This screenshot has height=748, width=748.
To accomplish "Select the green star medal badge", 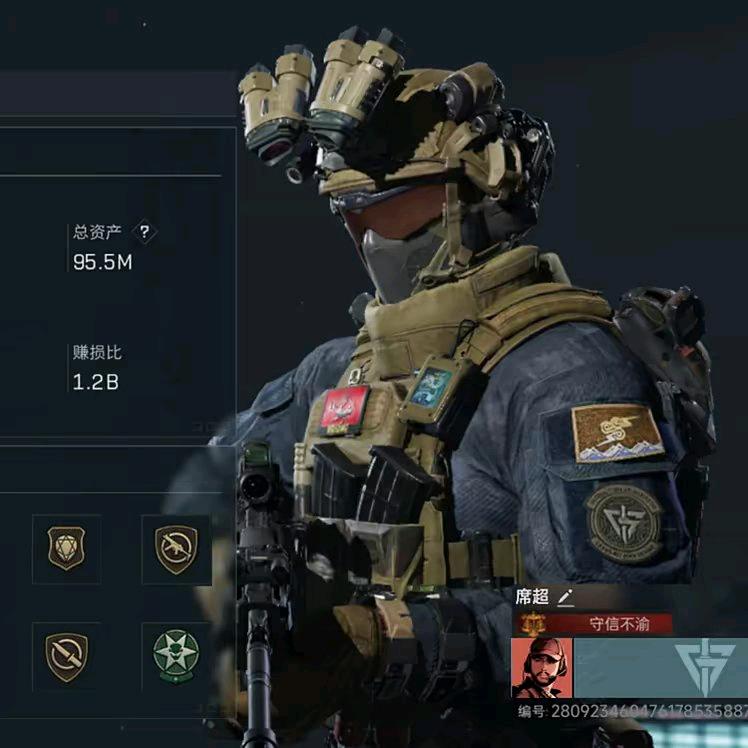I will [x=176, y=656].
